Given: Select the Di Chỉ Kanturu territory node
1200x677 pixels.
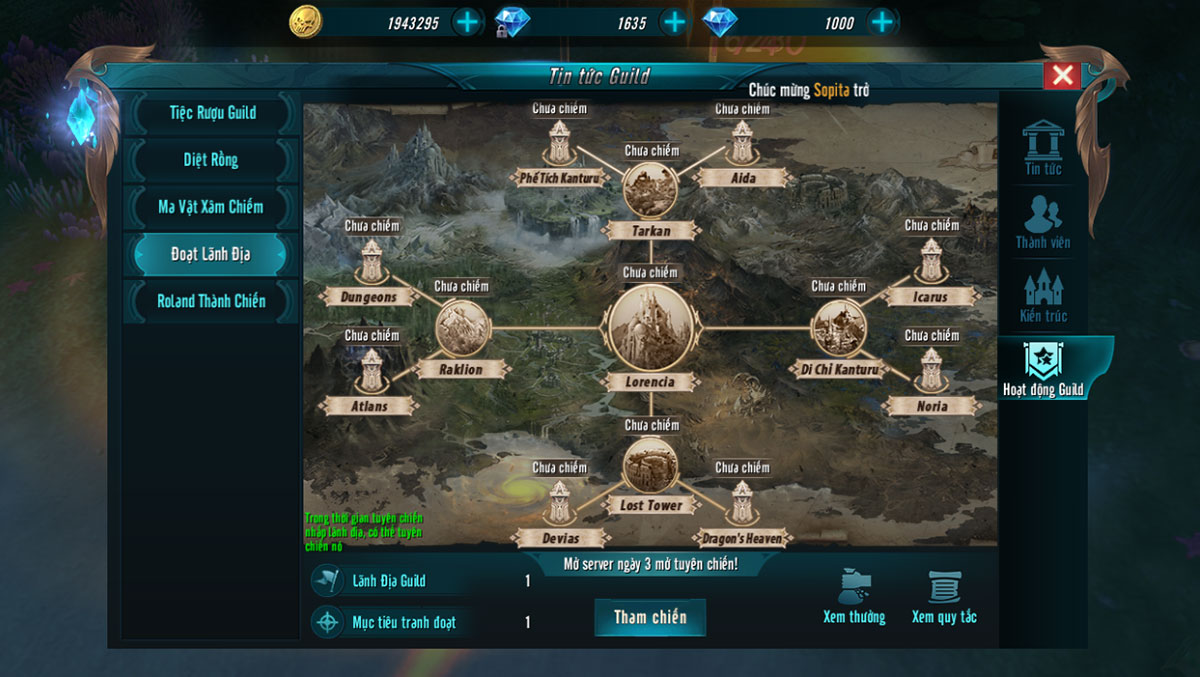Looking at the screenshot, I should tap(838, 328).
